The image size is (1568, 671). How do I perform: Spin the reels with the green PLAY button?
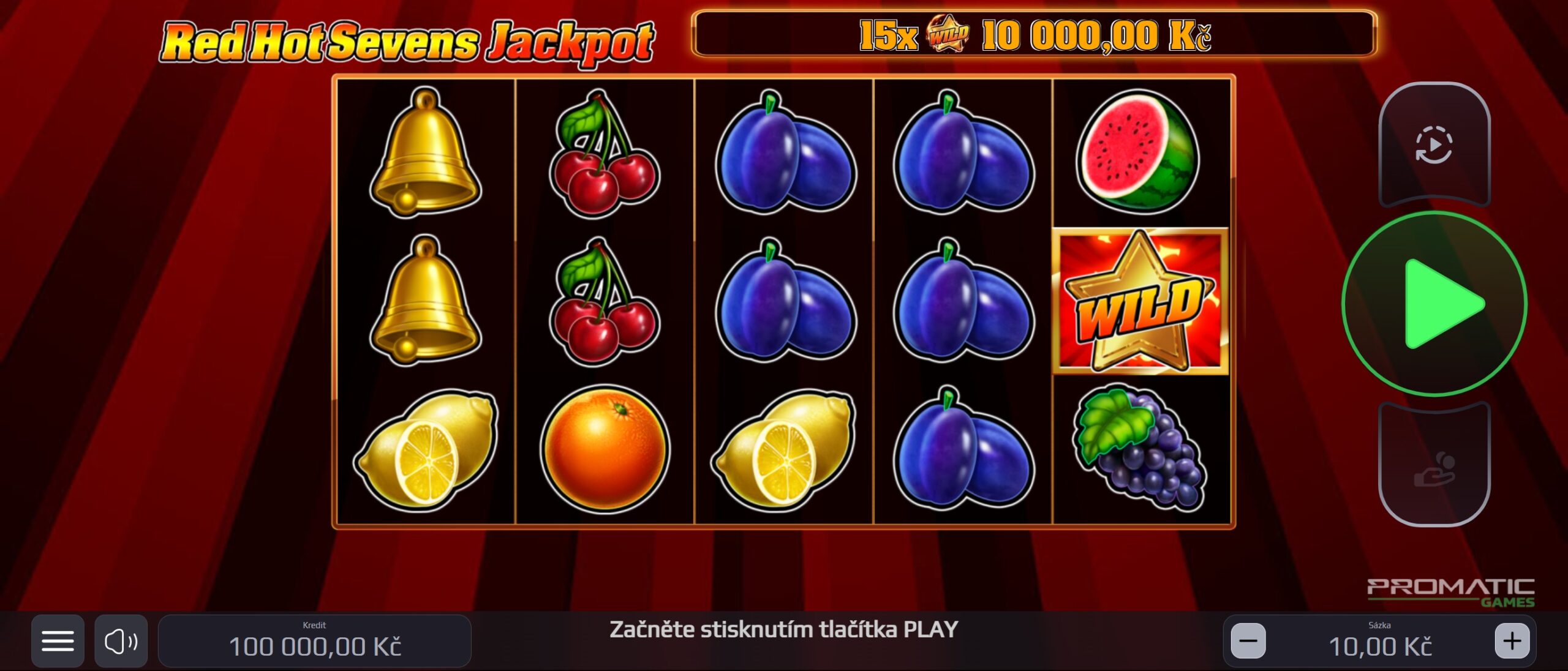[1434, 304]
